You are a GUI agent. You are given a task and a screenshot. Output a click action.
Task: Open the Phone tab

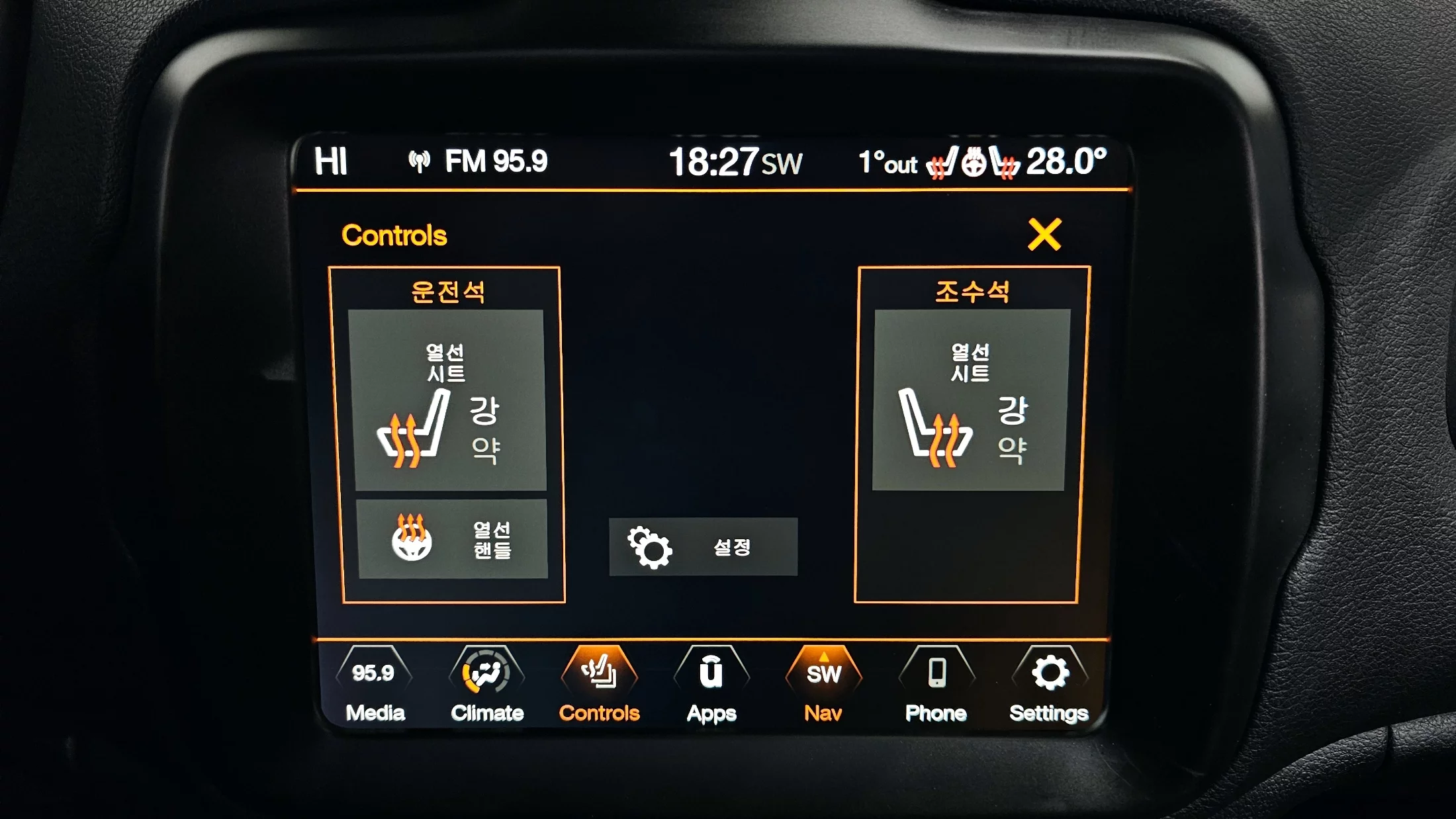[936, 686]
